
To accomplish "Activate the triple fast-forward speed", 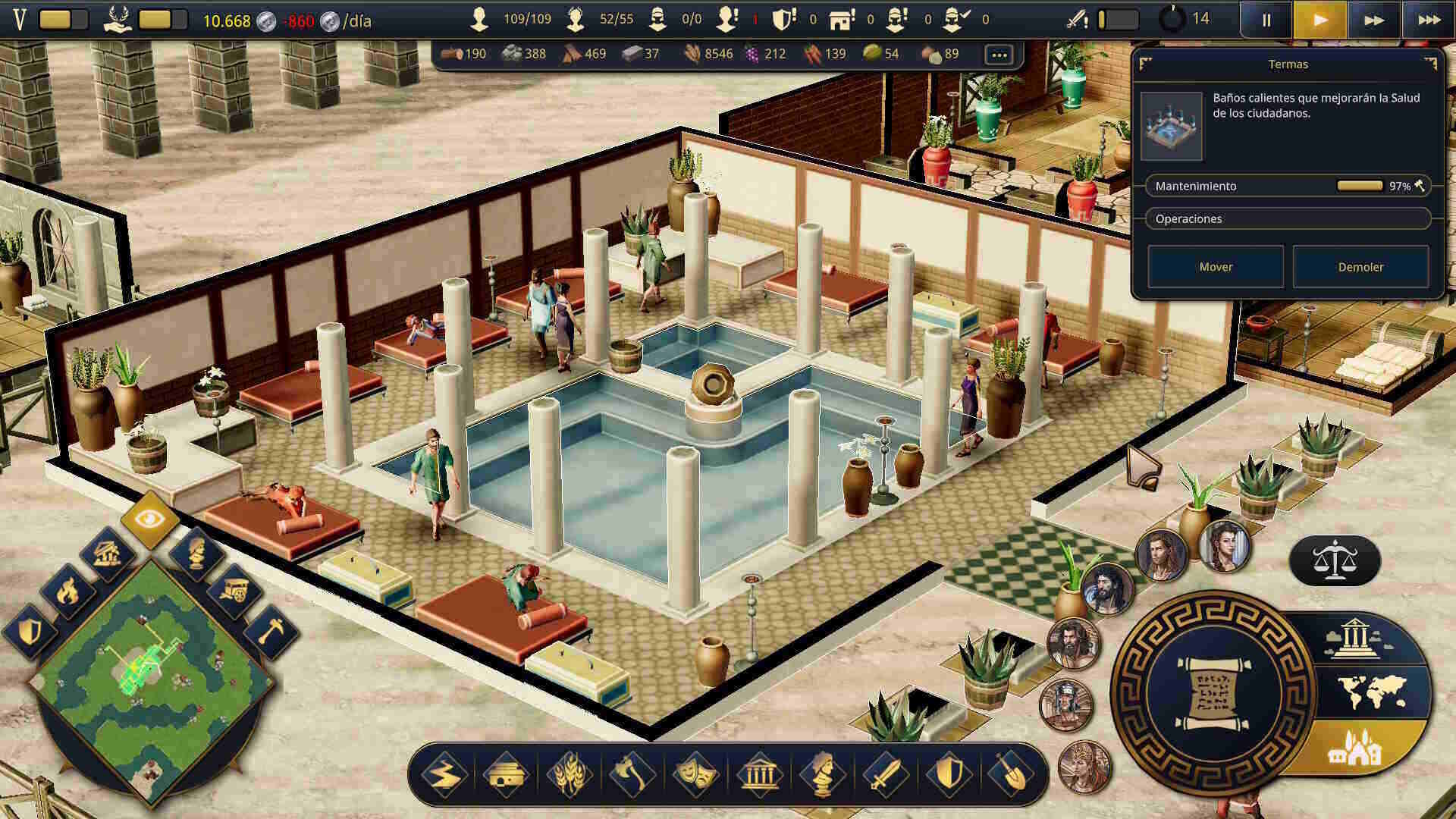I will click(1429, 20).
